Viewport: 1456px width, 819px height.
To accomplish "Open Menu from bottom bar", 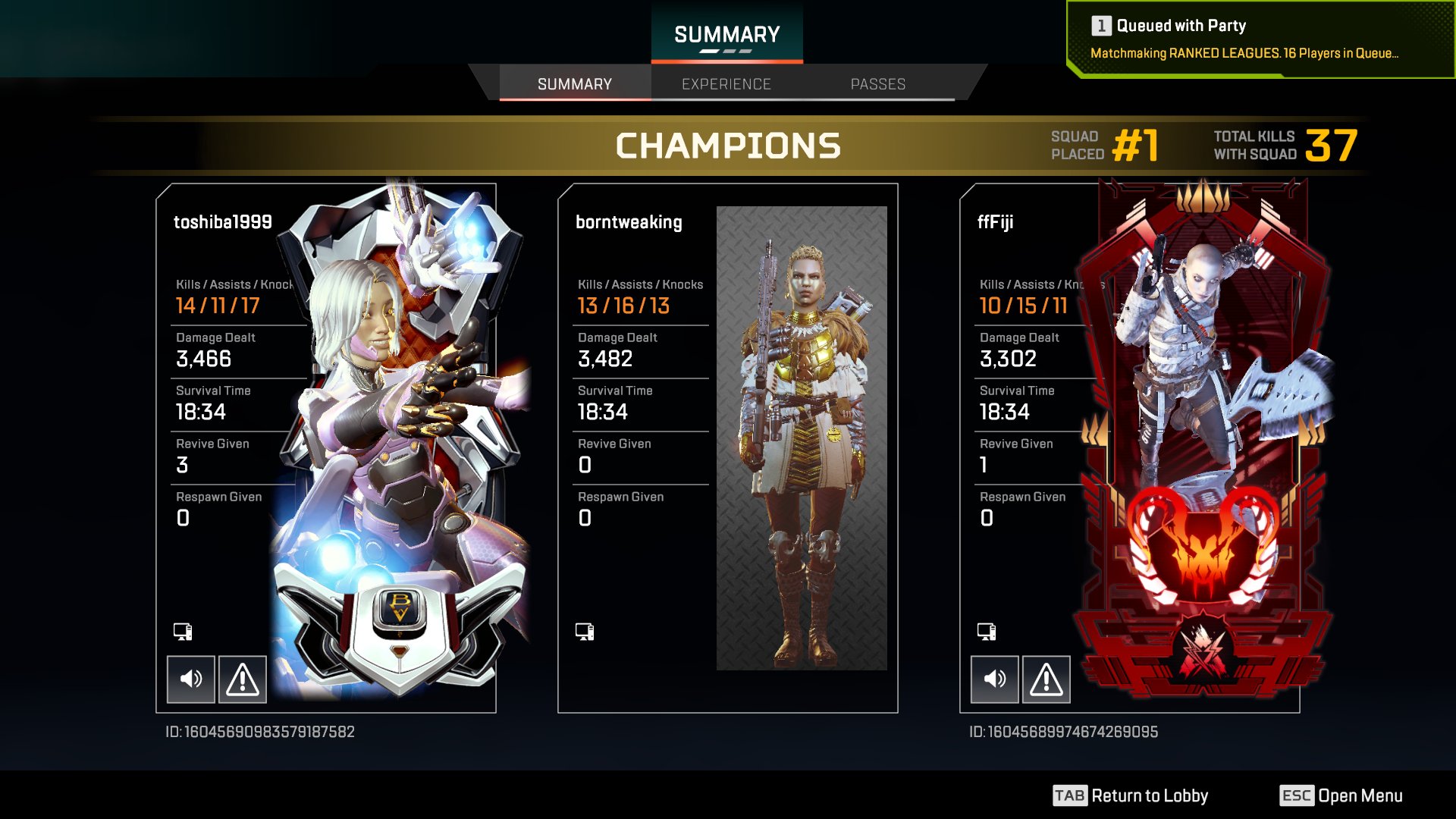I will coord(1341,795).
